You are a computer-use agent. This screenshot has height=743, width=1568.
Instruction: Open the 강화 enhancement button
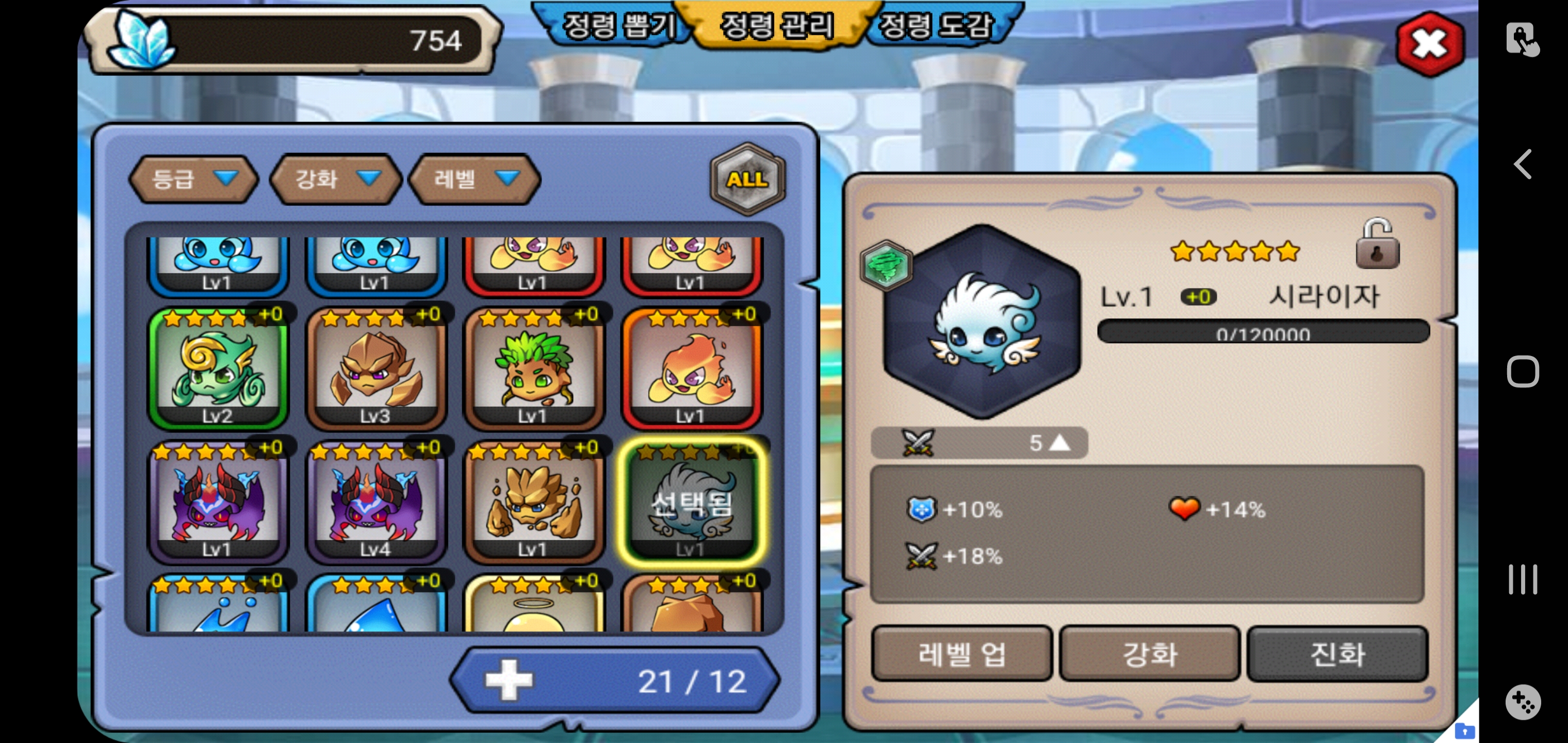click(1149, 654)
